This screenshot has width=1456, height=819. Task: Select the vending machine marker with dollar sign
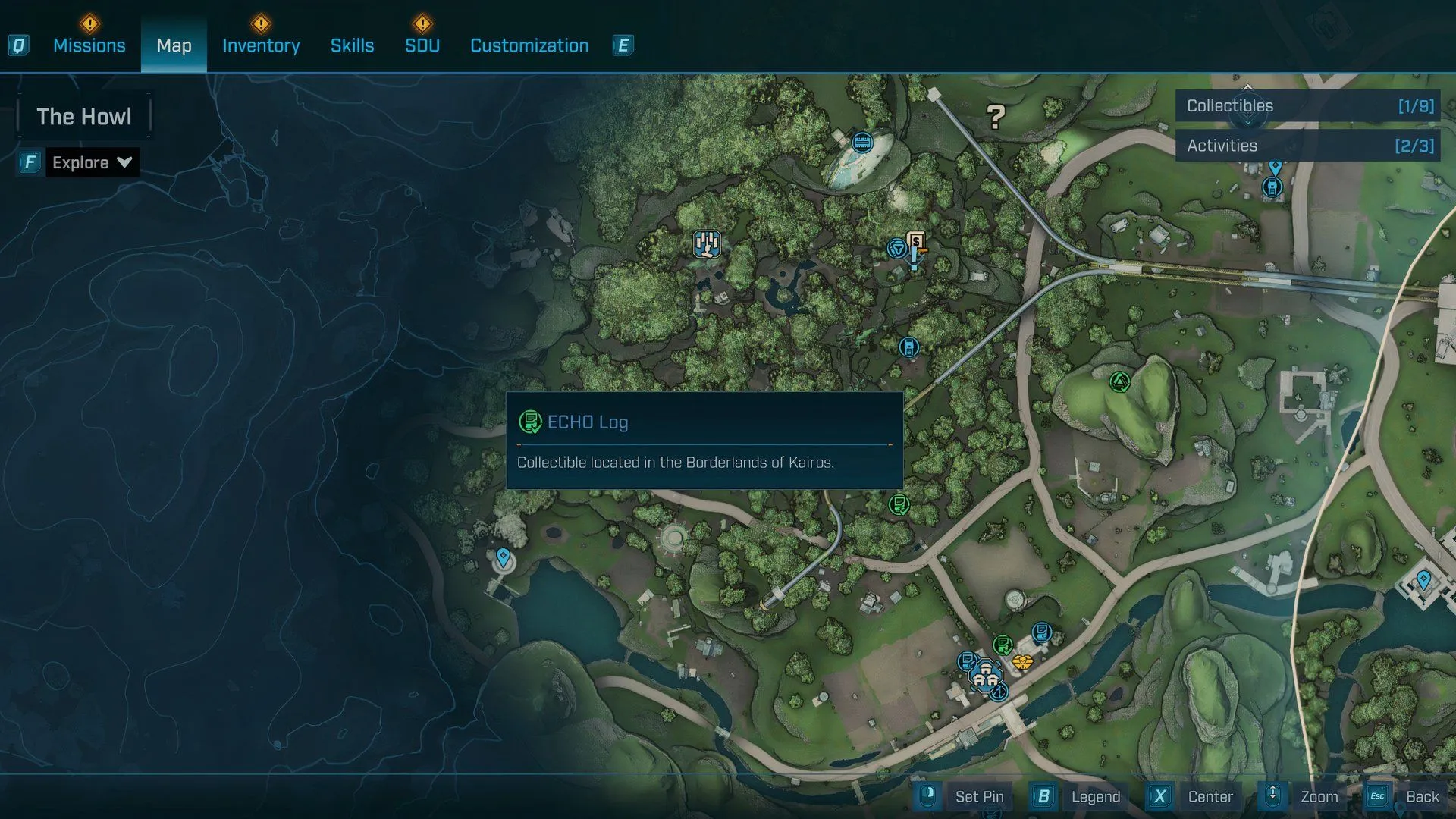(x=917, y=242)
